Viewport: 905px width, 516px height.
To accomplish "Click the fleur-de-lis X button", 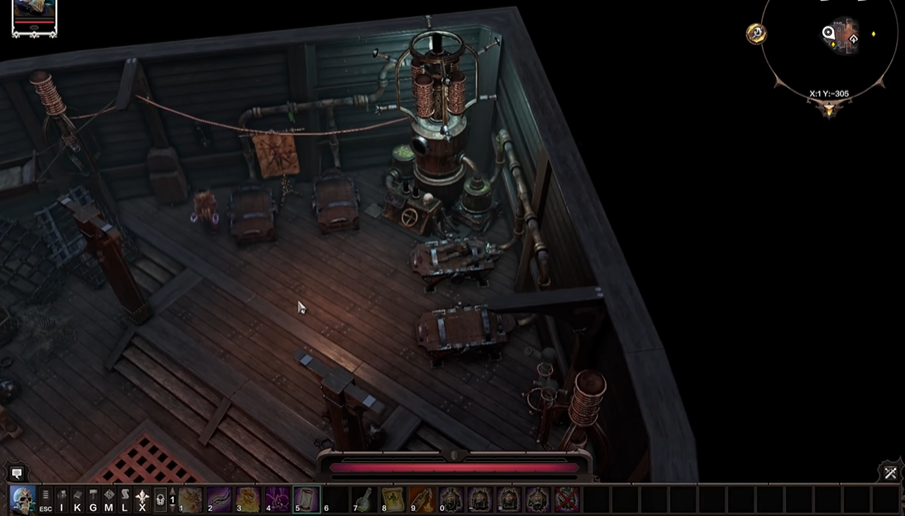I will click(x=142, y=499).
